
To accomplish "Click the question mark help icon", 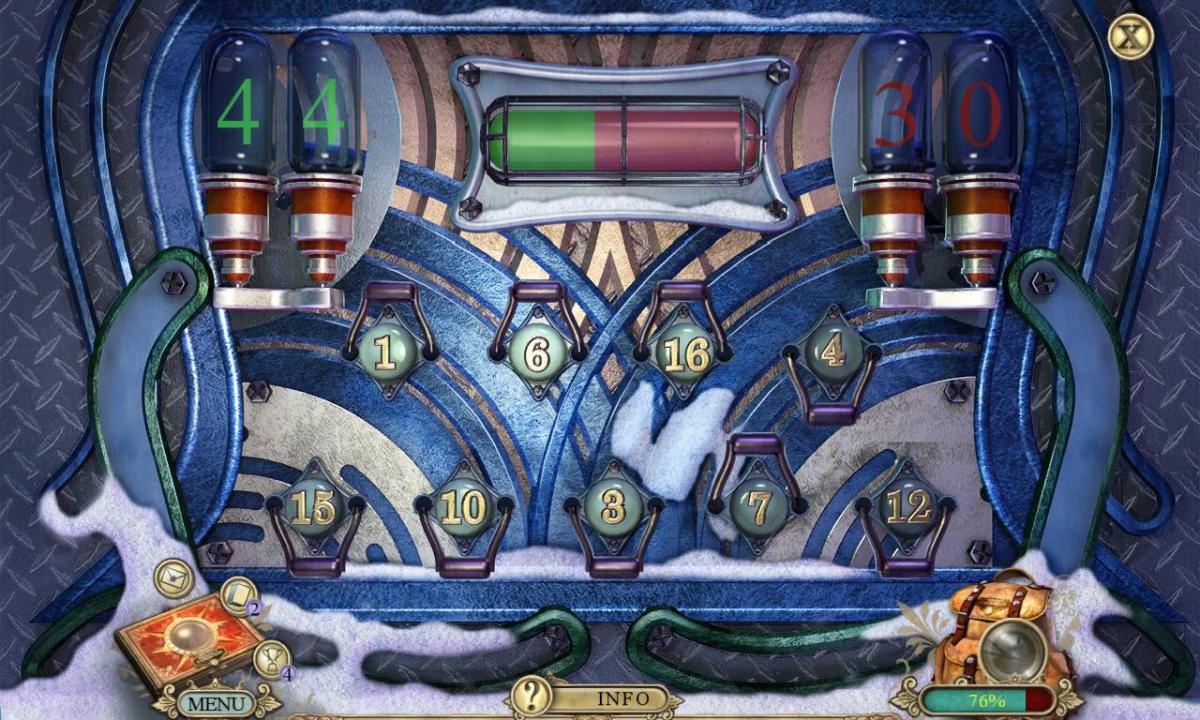I will [531, 694].
